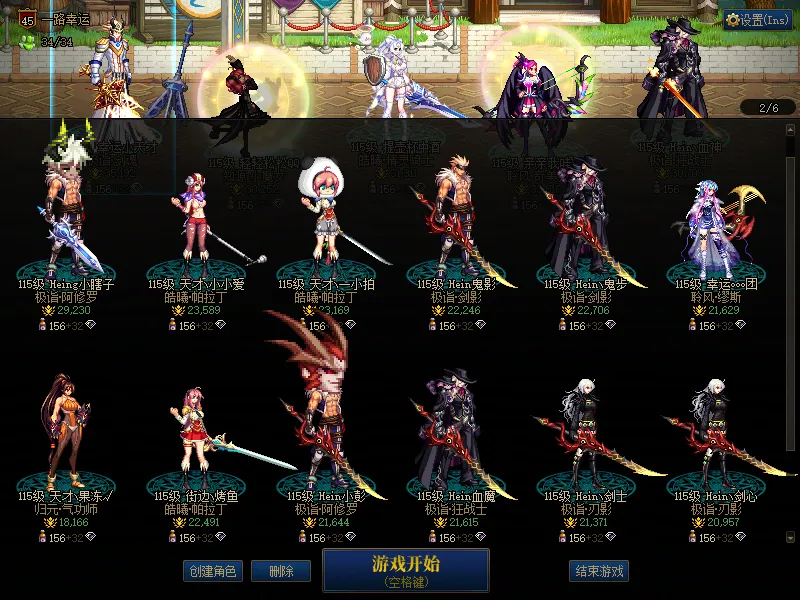Open the 创建角色 create character screen
Viewport: 800px width, 600px height.
(211, 571)
